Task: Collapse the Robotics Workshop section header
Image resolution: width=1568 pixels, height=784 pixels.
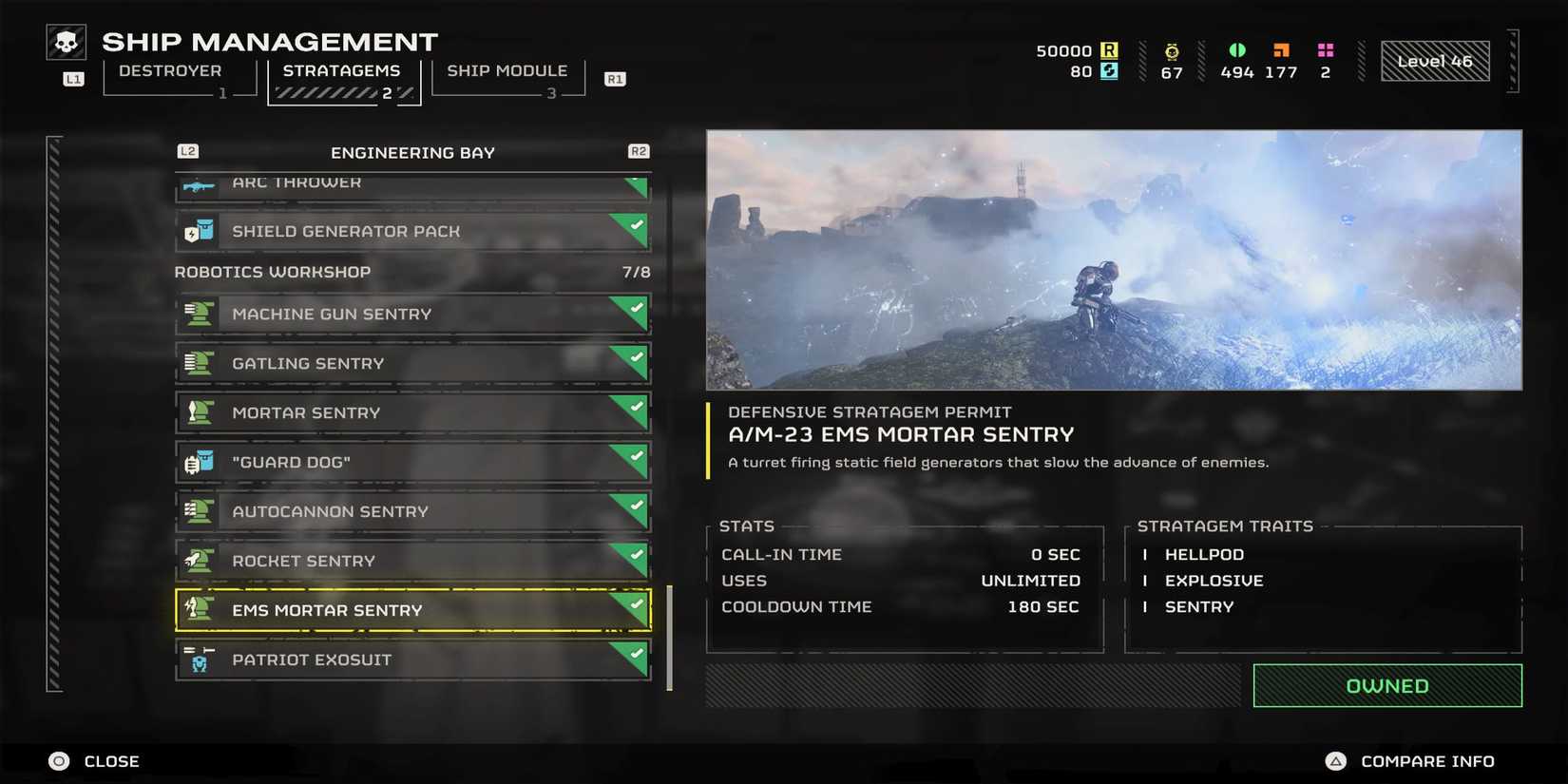Action: click(272, 272)
